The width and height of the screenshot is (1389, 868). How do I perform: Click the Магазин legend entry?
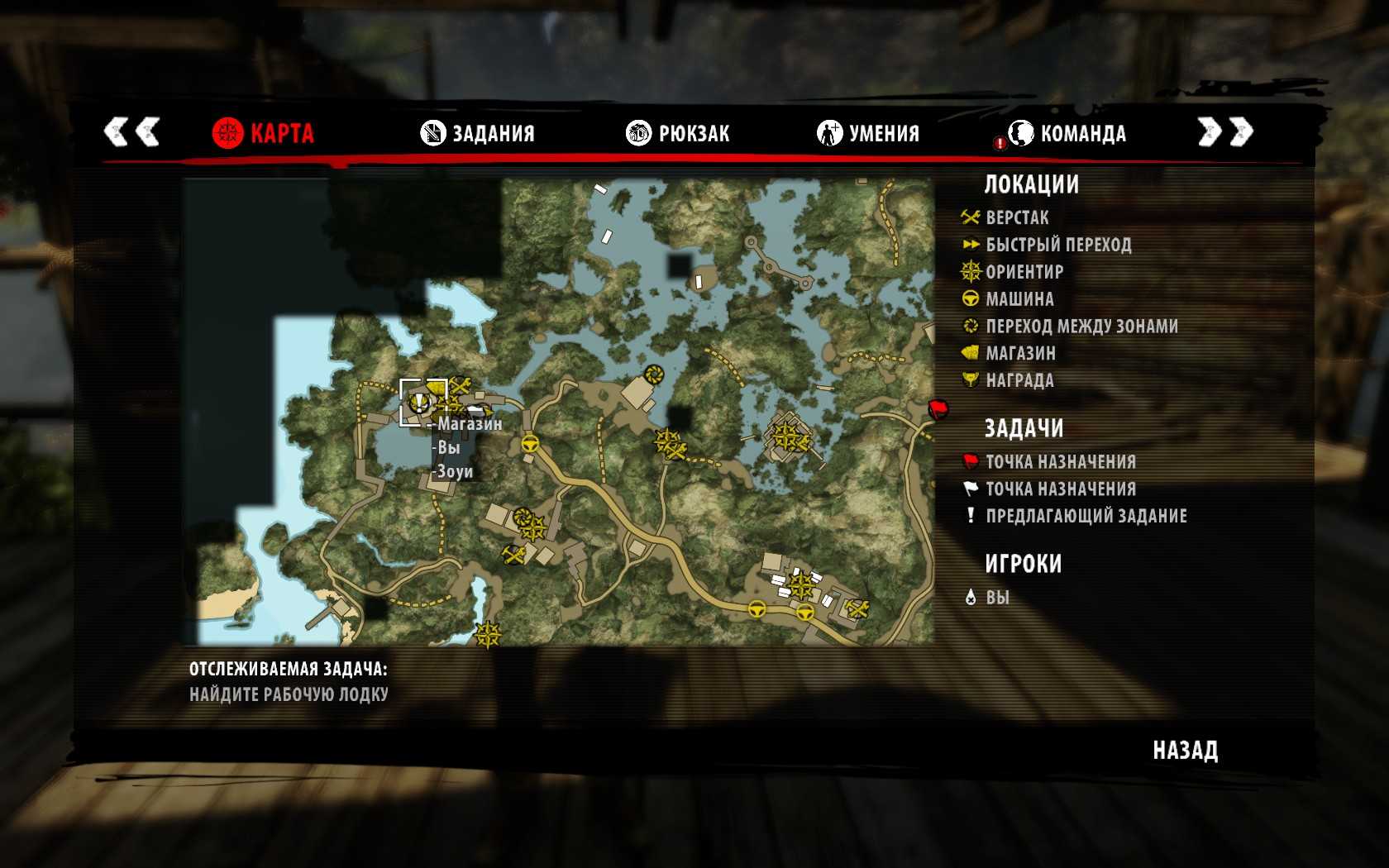(x=1019, y=354)
